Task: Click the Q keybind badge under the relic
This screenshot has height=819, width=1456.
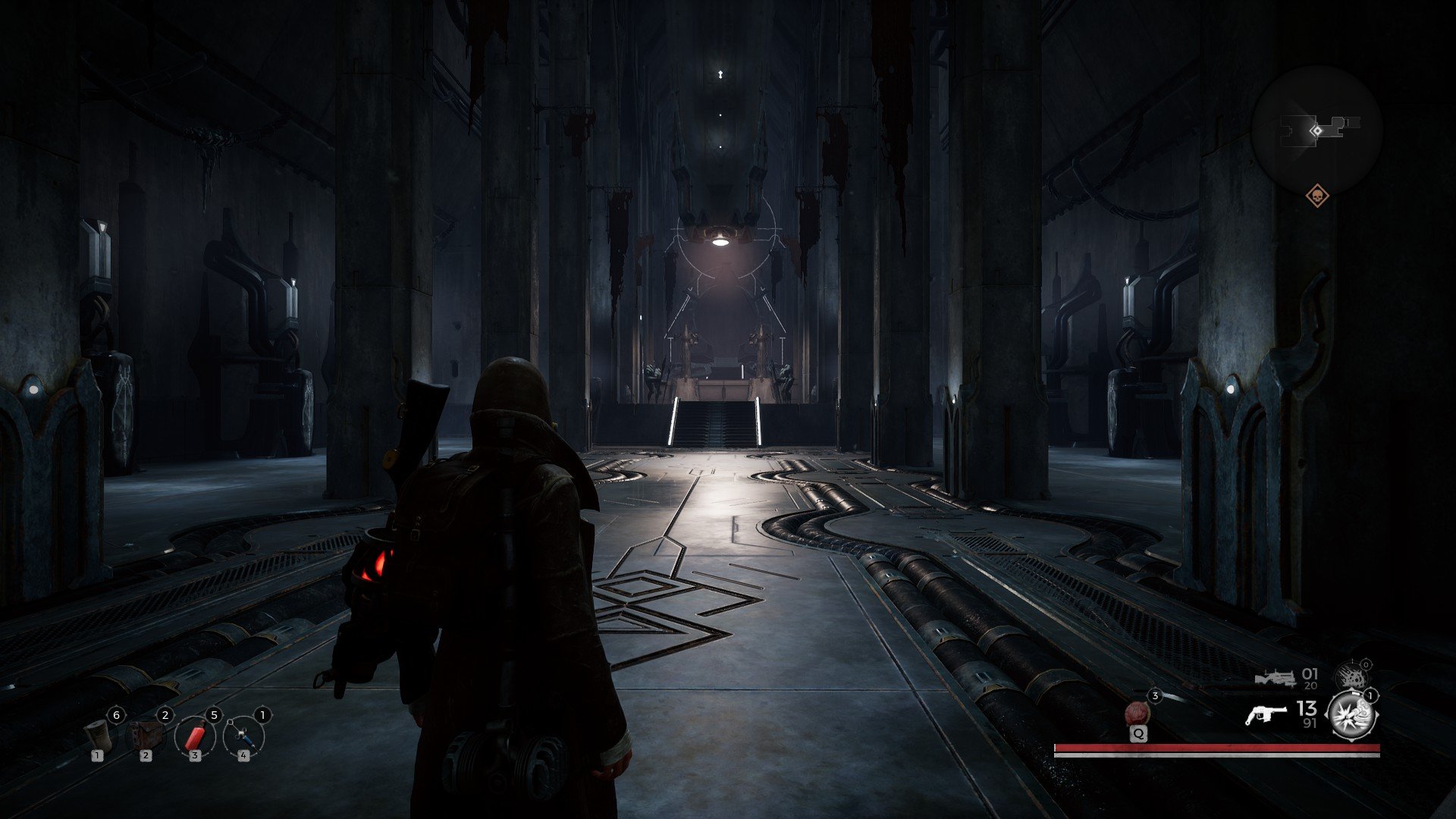Action: click(x=1139, y=733)
